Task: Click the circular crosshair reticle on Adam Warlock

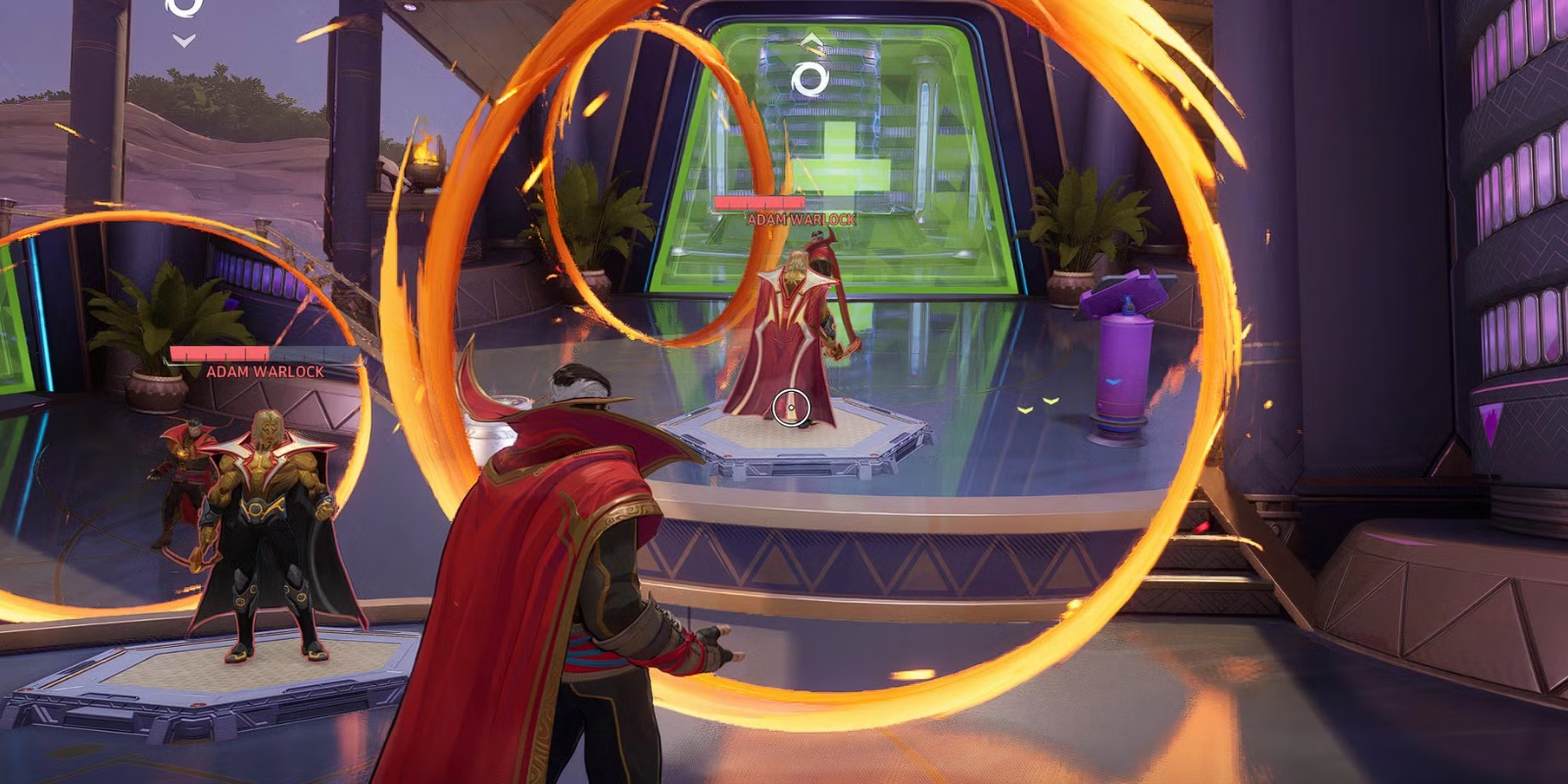Action: 790,406
